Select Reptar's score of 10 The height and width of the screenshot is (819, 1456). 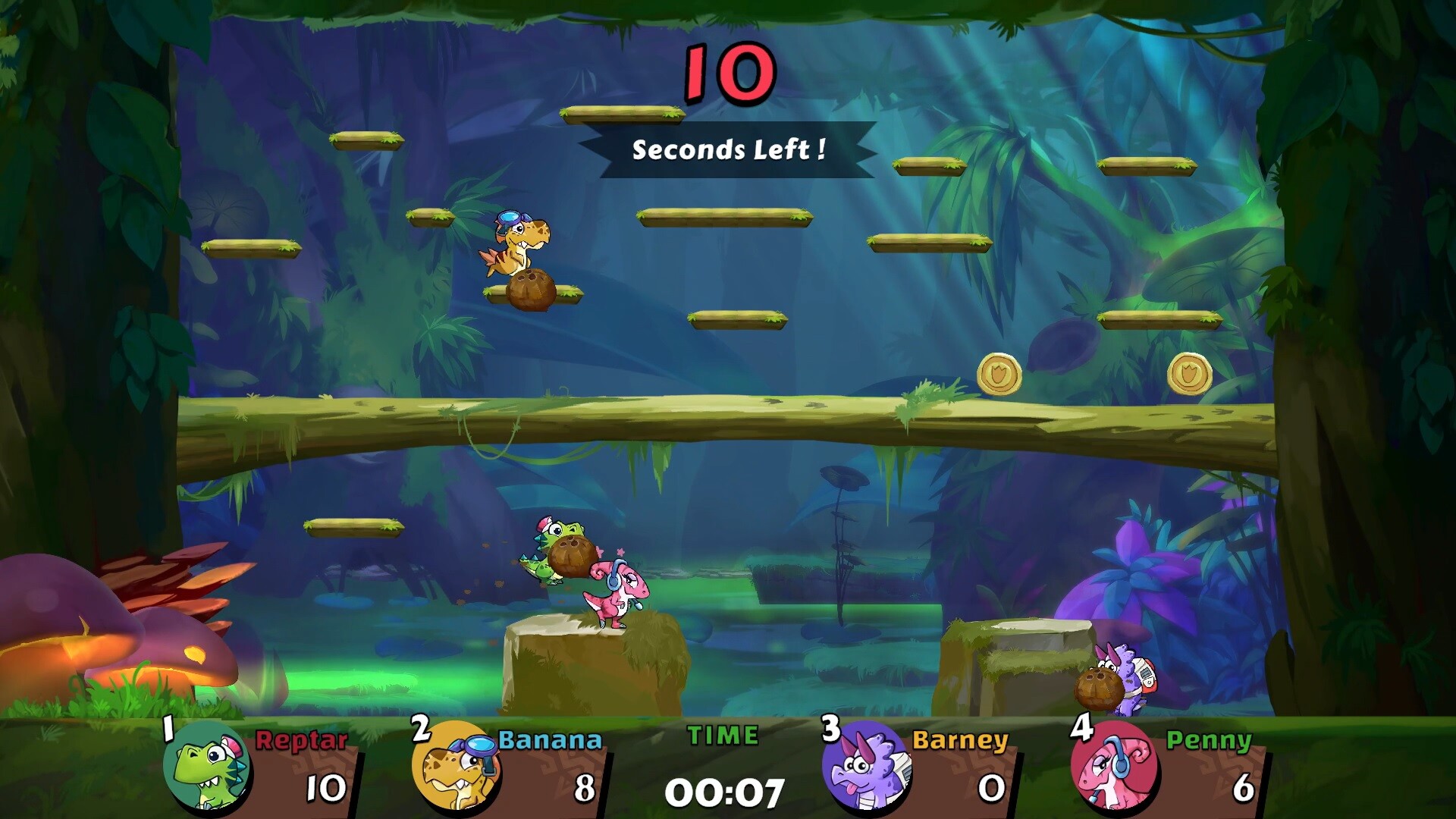click(x=328, y=789)
